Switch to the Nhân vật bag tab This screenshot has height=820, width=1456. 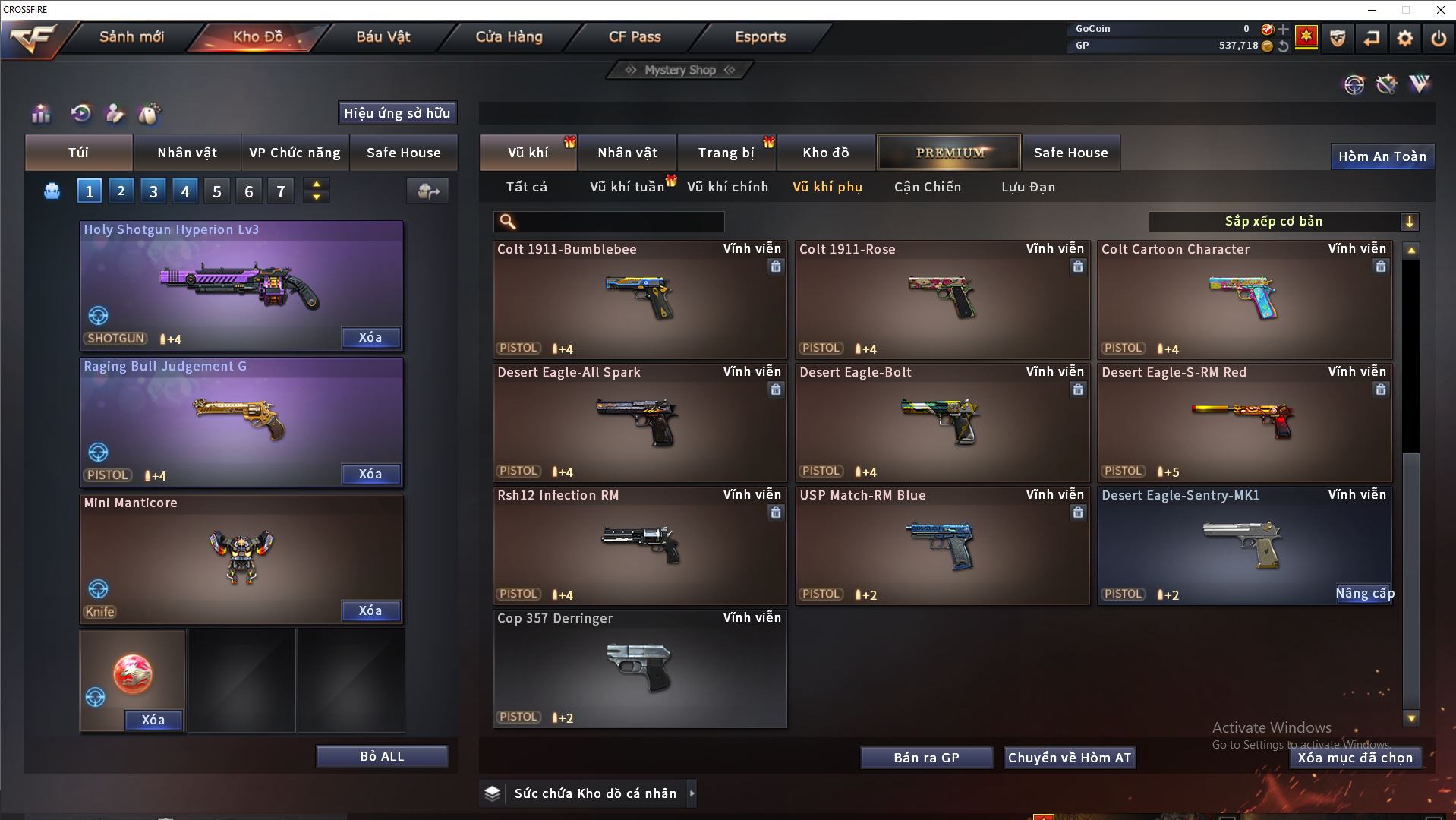click(187, 153)
